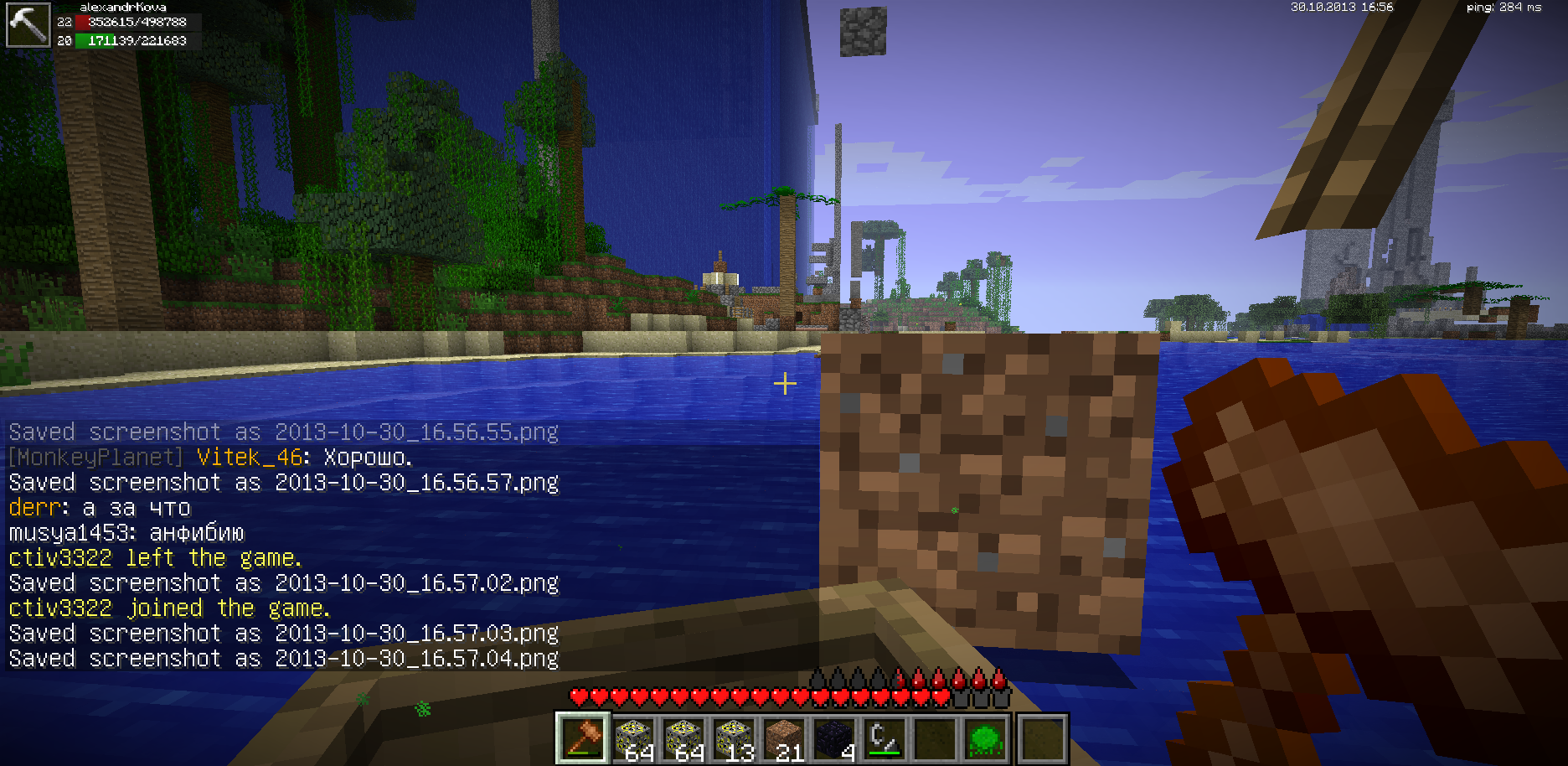Screen dimensions: 1568x766
Task: Choose the dirt block stack of 21
Action: coord(784,738)
